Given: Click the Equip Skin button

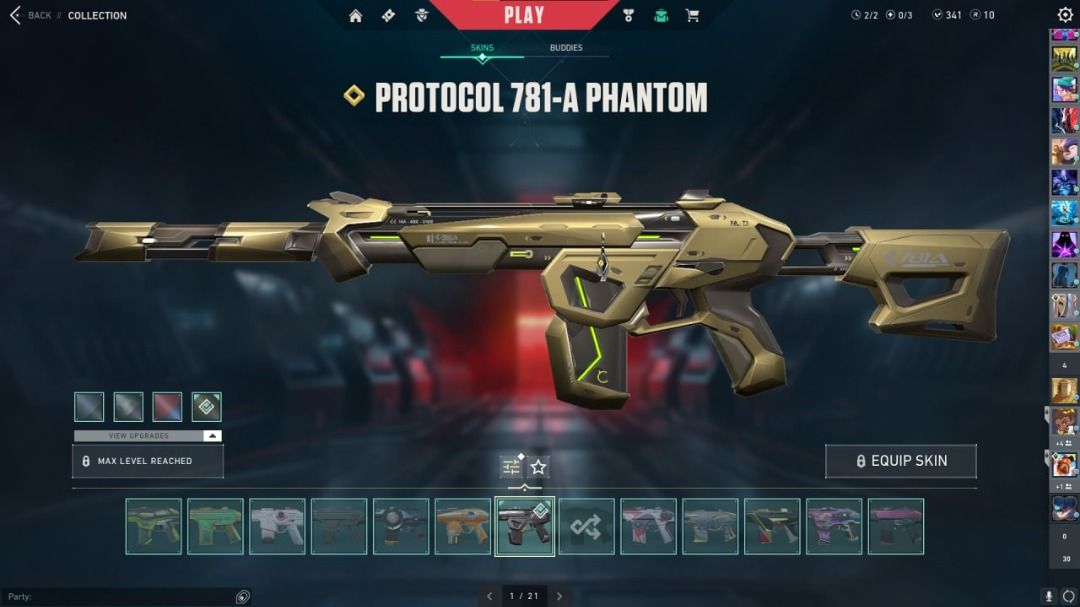Looking at the screenshot, I should (900, 461).
